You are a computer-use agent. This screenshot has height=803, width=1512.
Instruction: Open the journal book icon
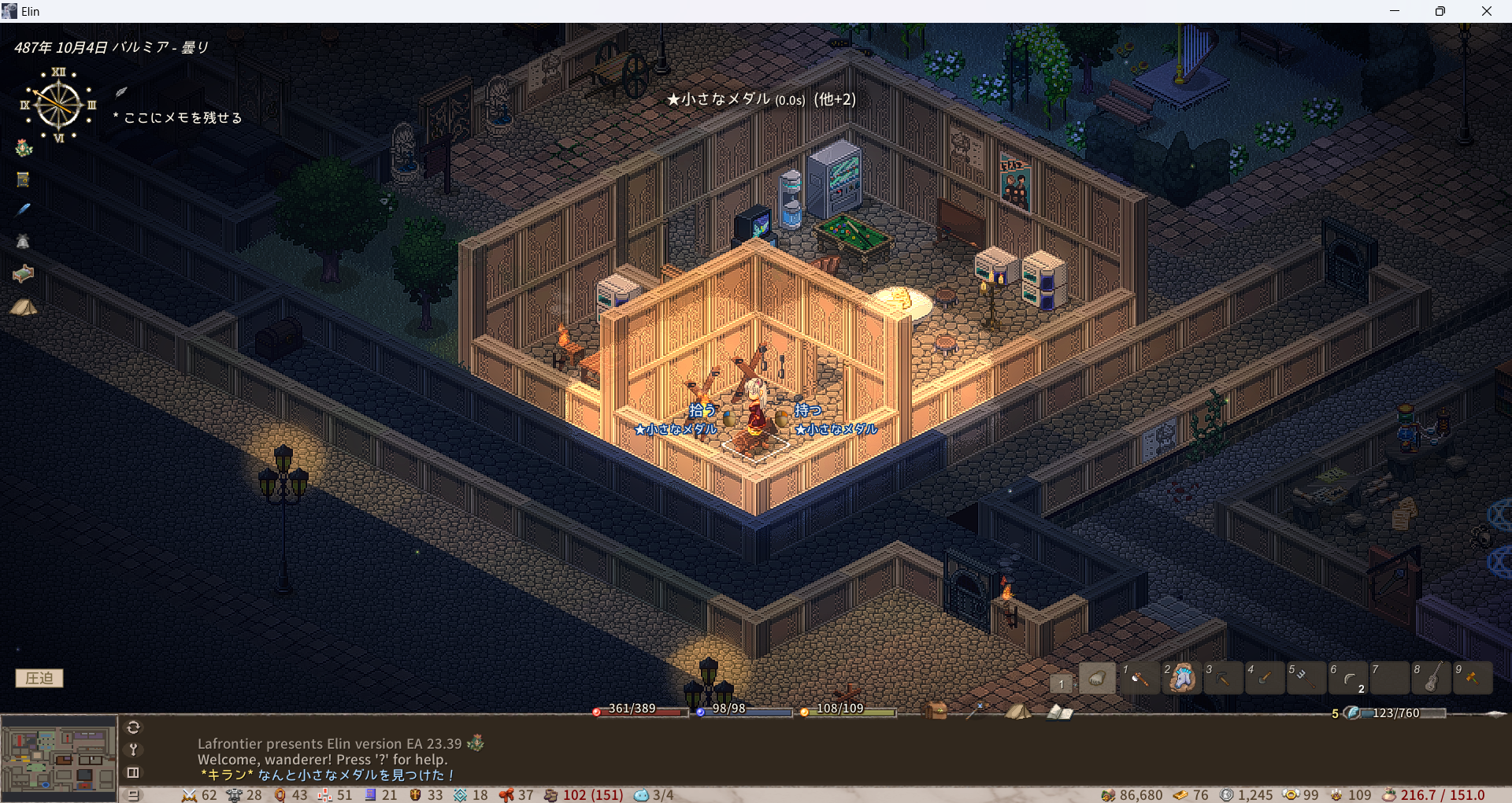1059,712
